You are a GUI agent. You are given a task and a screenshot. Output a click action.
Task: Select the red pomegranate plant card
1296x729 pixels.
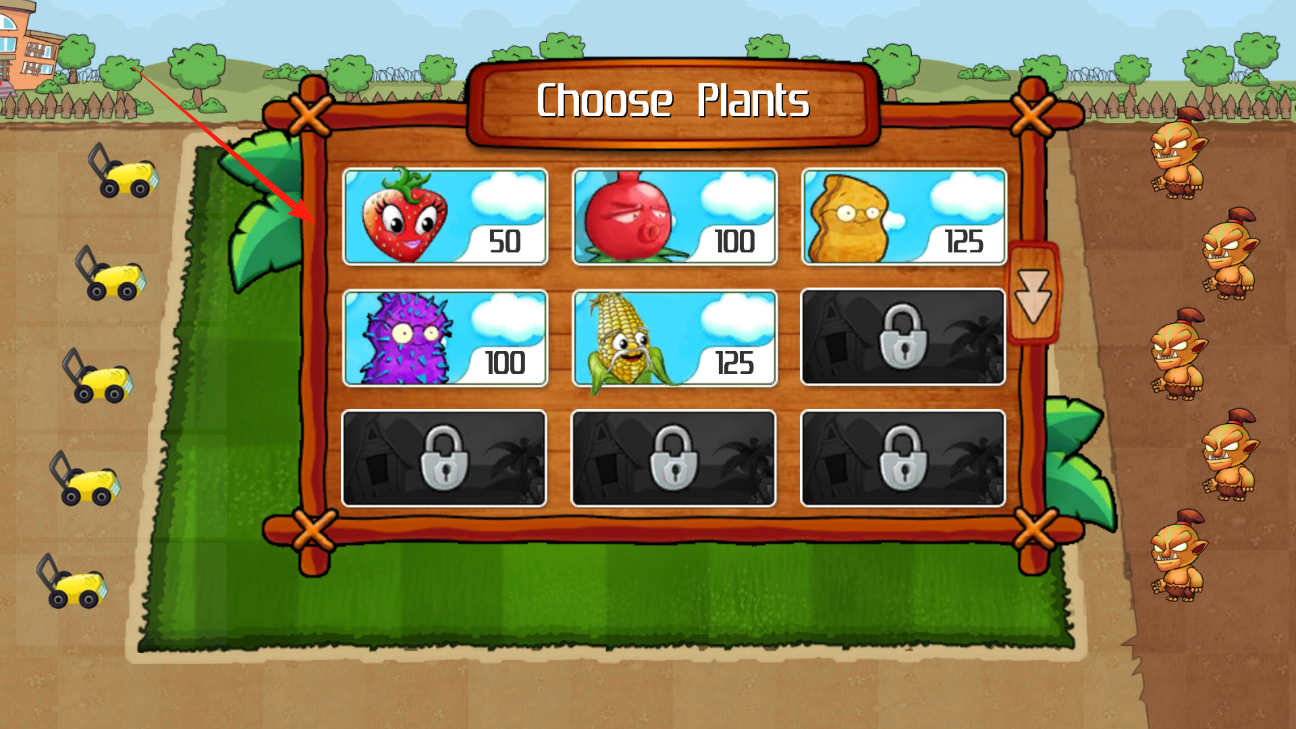[x=675, y=216]
